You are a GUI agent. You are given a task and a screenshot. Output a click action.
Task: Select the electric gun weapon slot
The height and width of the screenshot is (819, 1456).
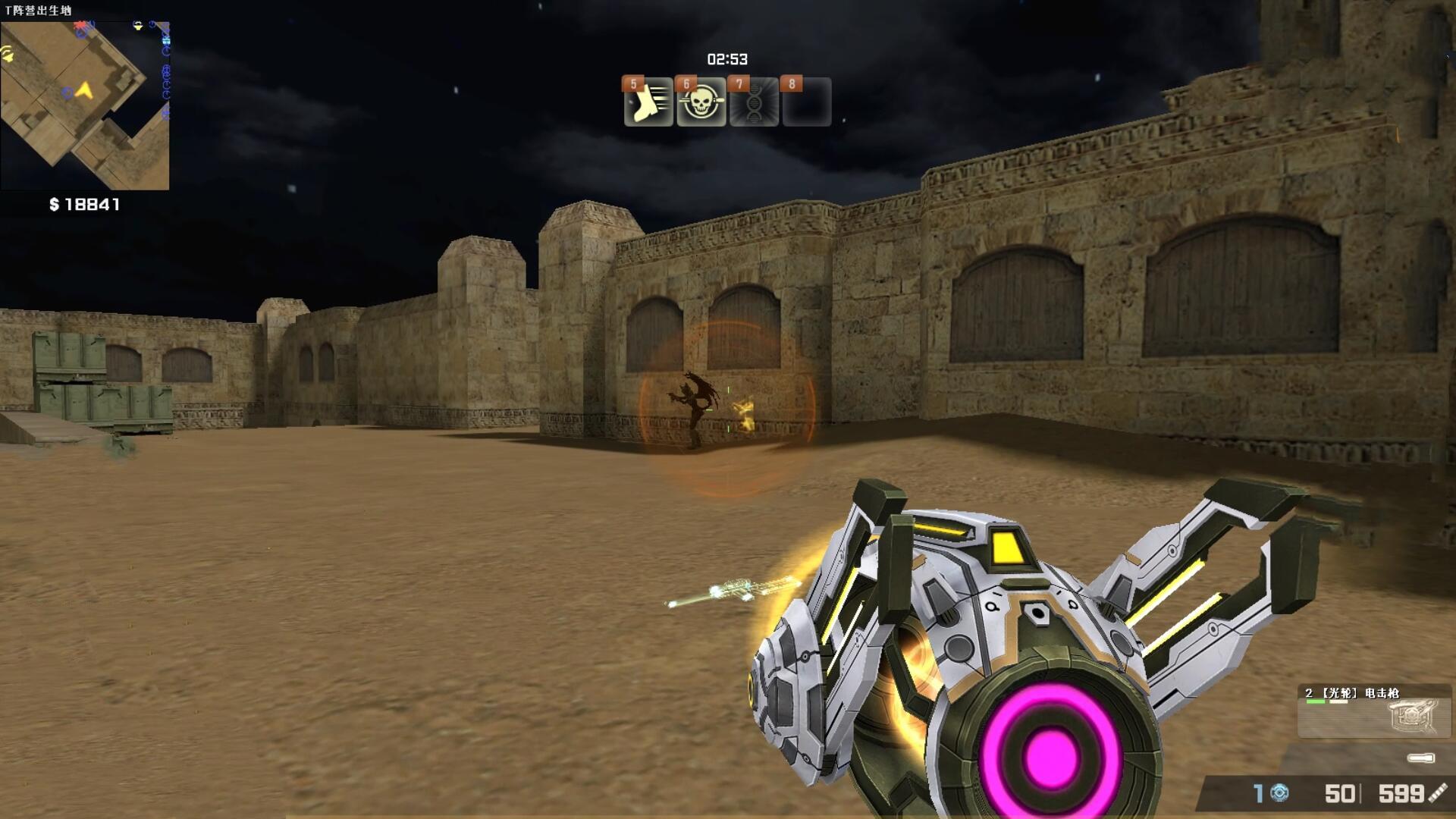click(1373, 711)
